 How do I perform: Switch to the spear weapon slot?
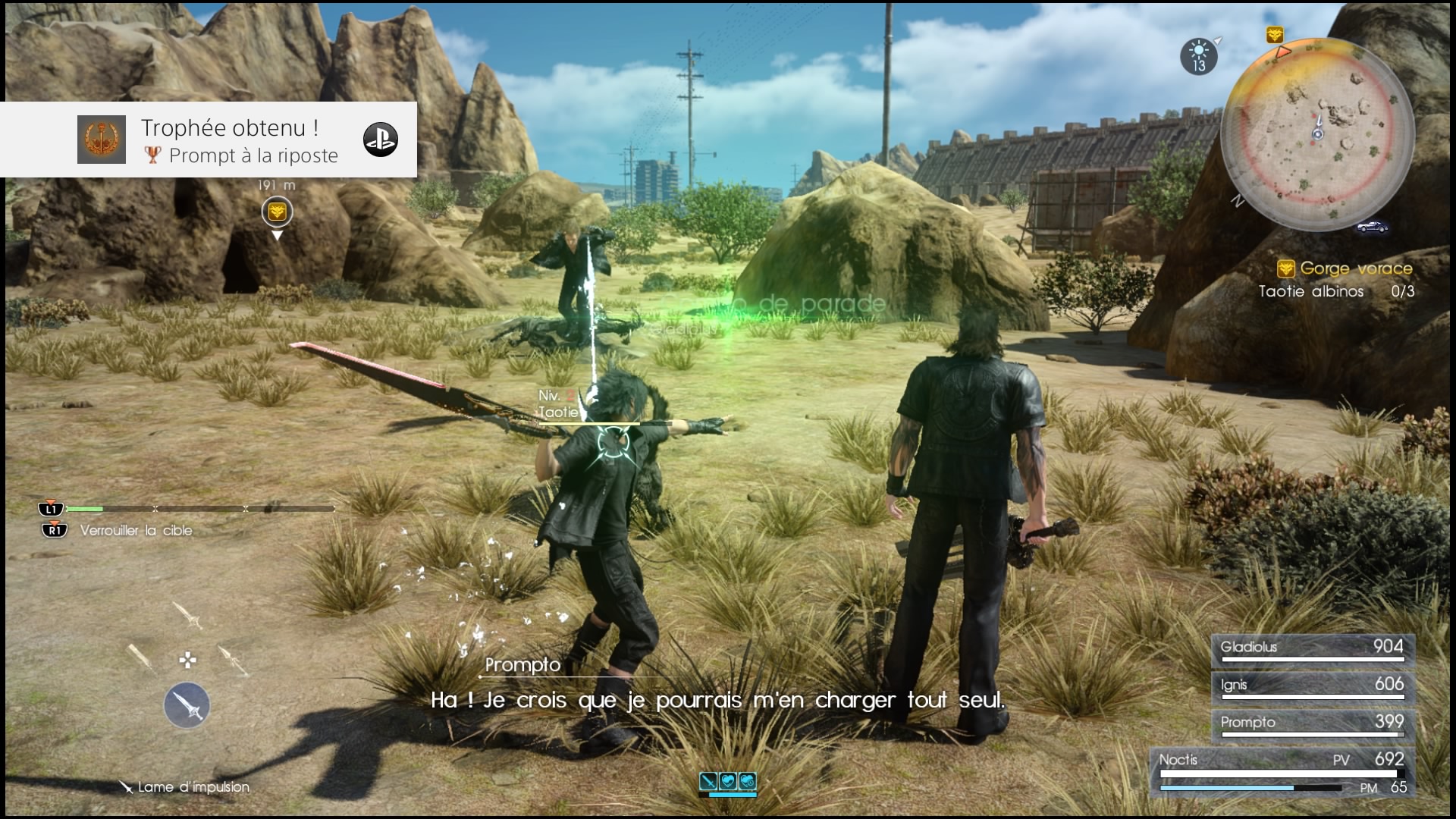point(232,660)
